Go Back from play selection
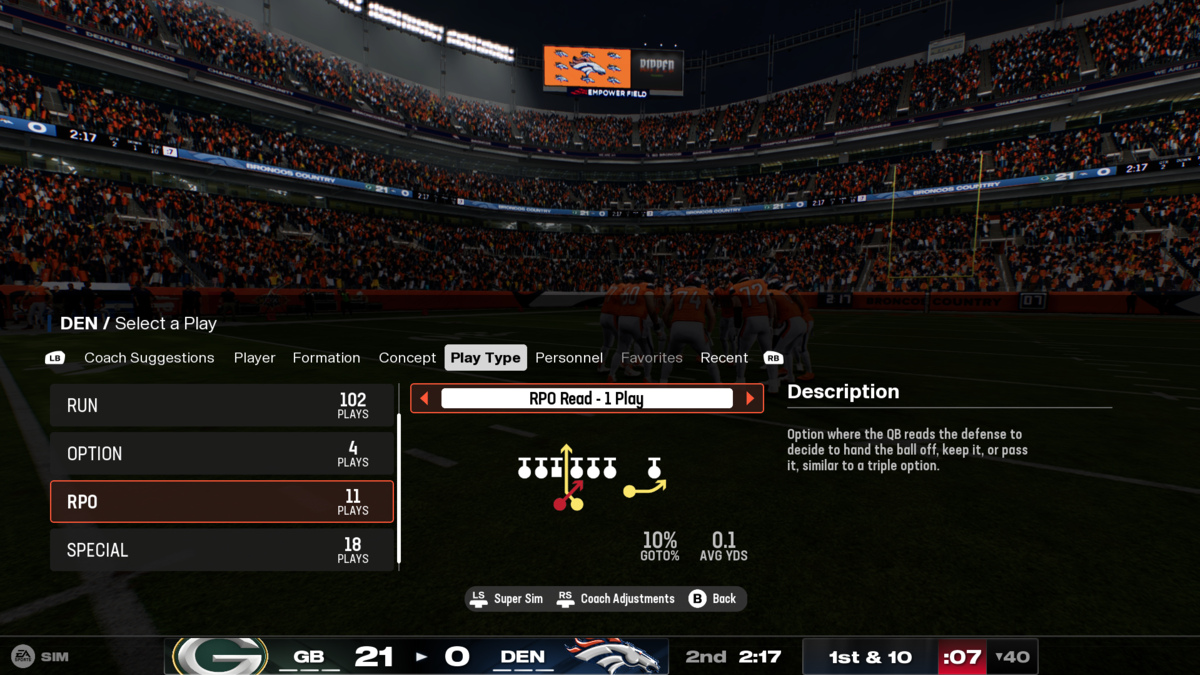The width and height of the screenshot is (1200, 675). pyautogui.click(x=713, y=599)
